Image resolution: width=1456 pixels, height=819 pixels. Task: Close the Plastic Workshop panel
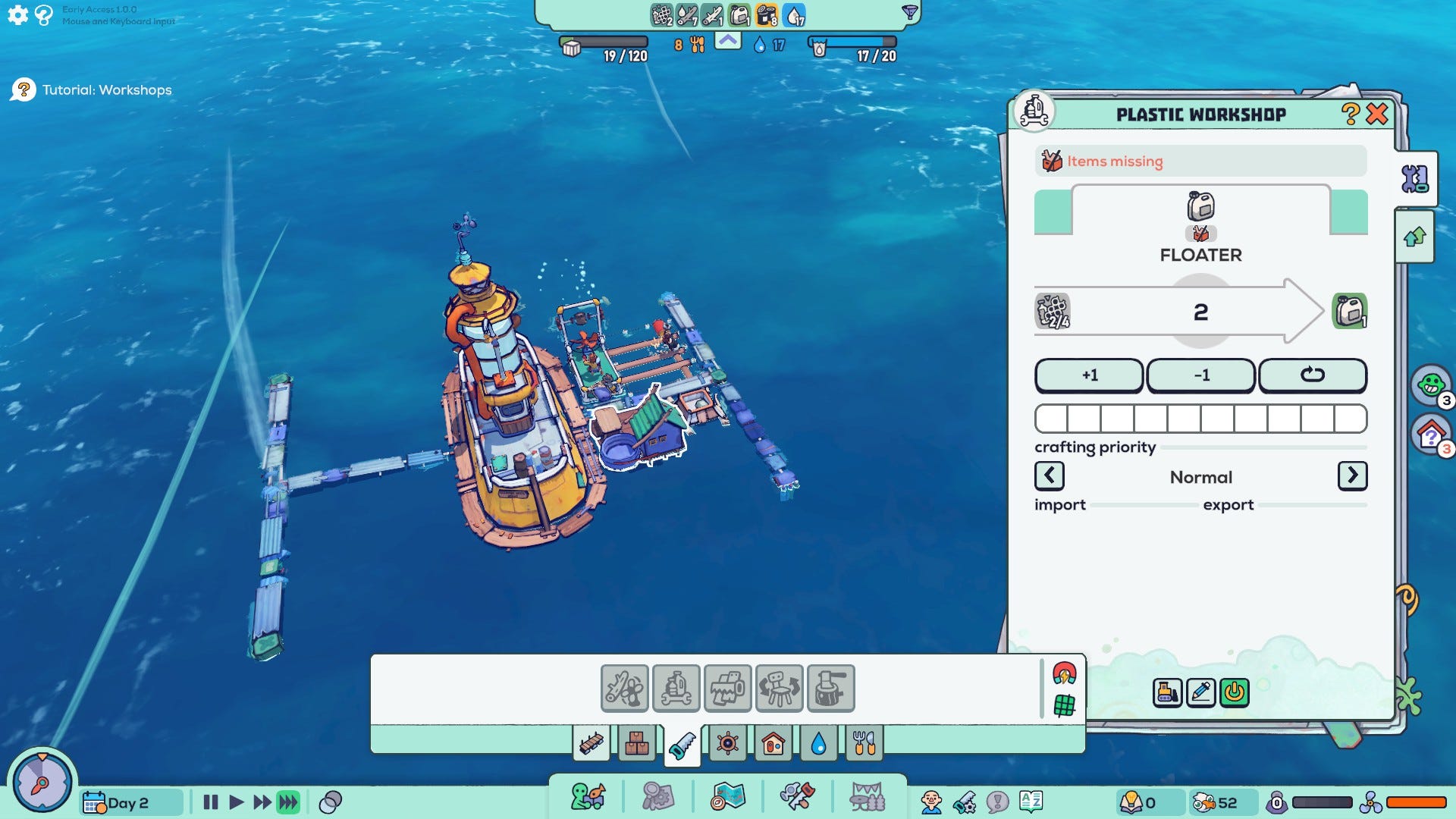[x=1377, y=115]
